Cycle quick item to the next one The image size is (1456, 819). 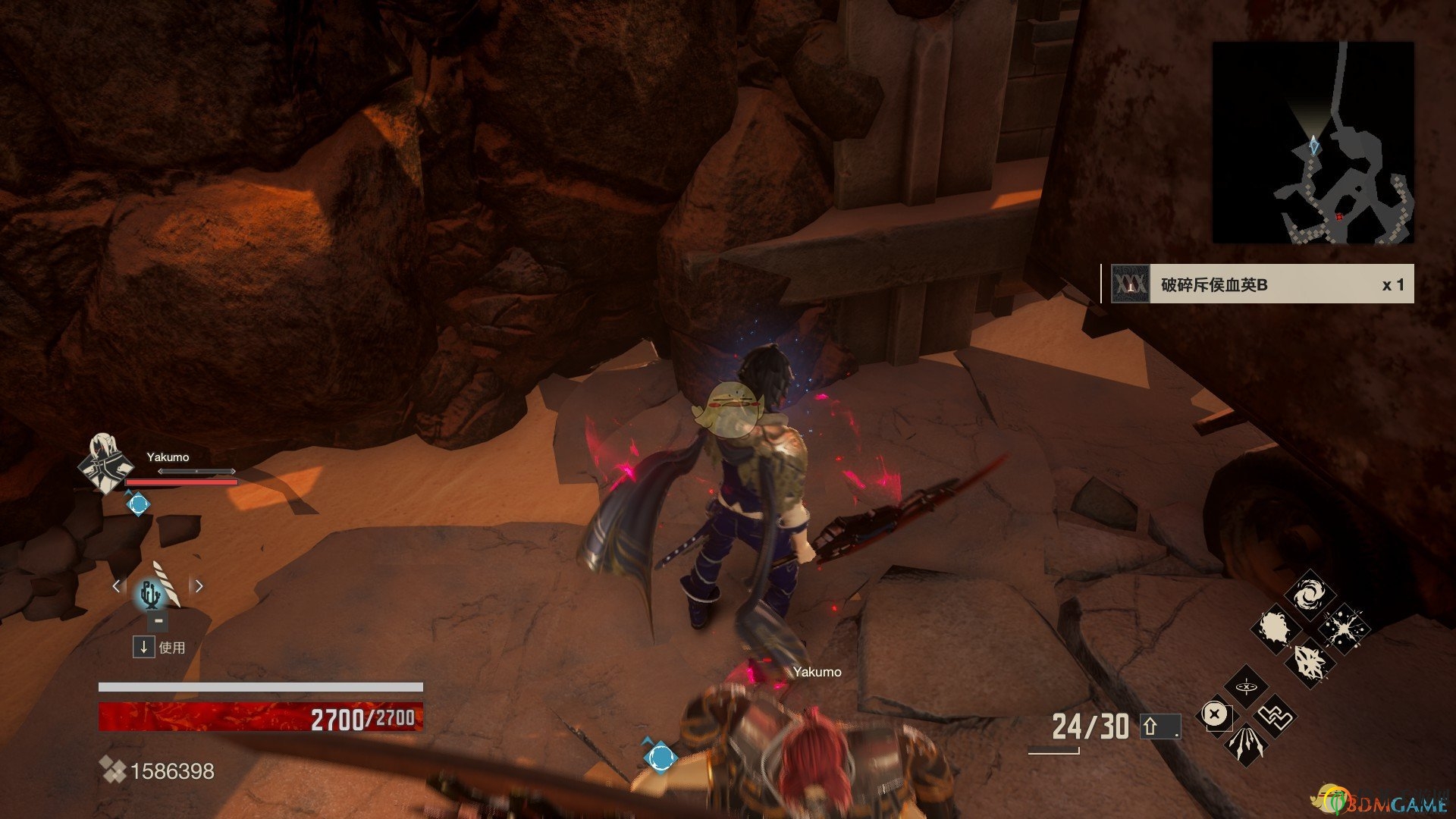pyautogui.click(x=199, y=586)
